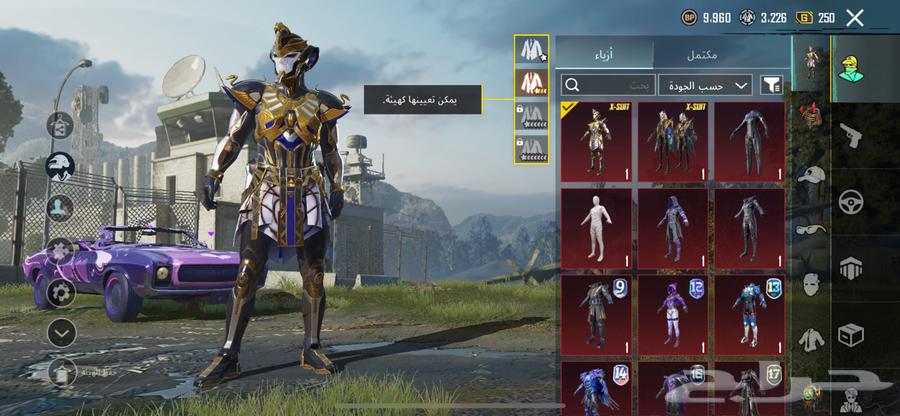Choose the two-character X-Suit outfit
Screen dimensions: 900x416
[673, 141]
